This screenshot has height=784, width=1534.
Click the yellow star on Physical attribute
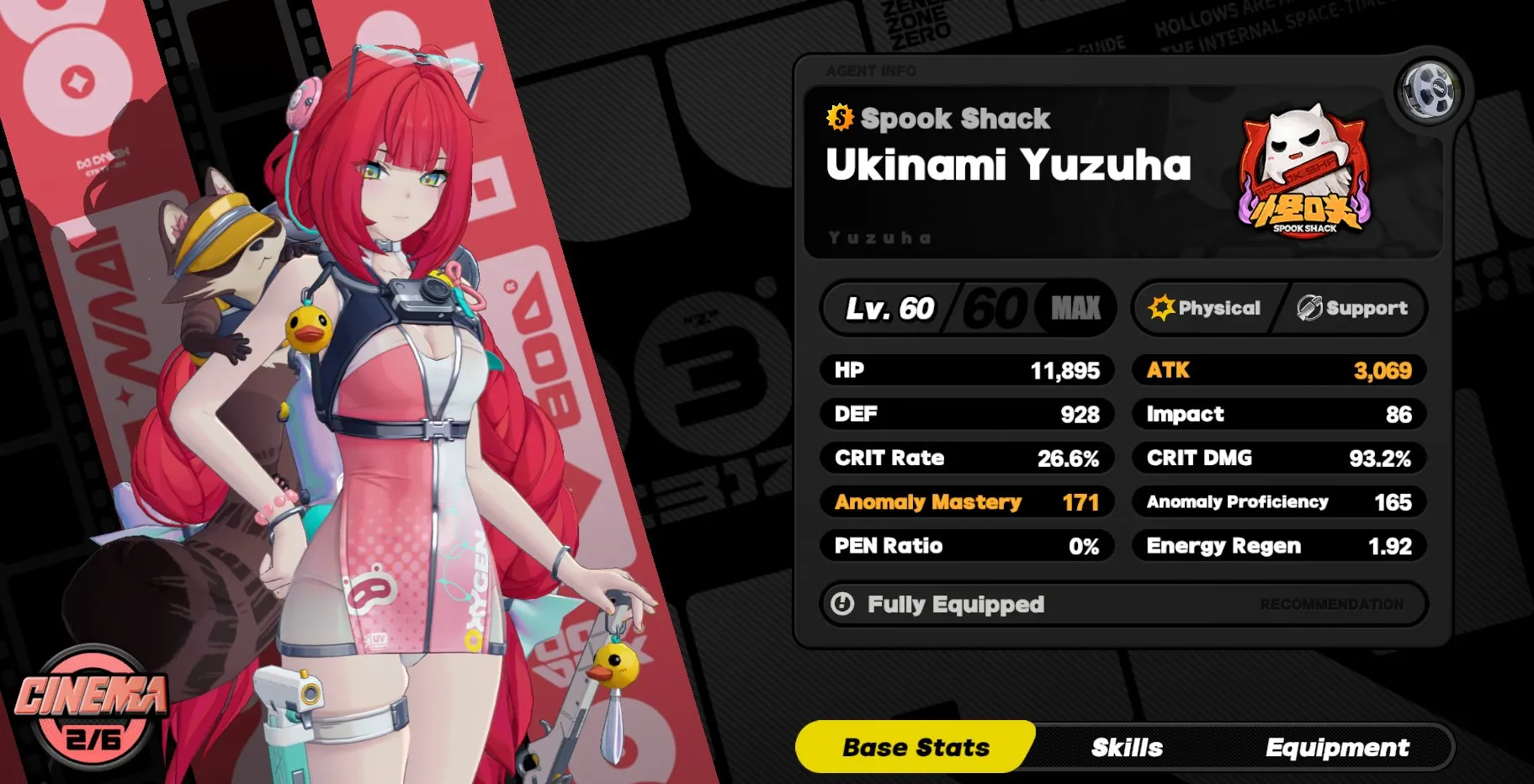pos(1162,307)
